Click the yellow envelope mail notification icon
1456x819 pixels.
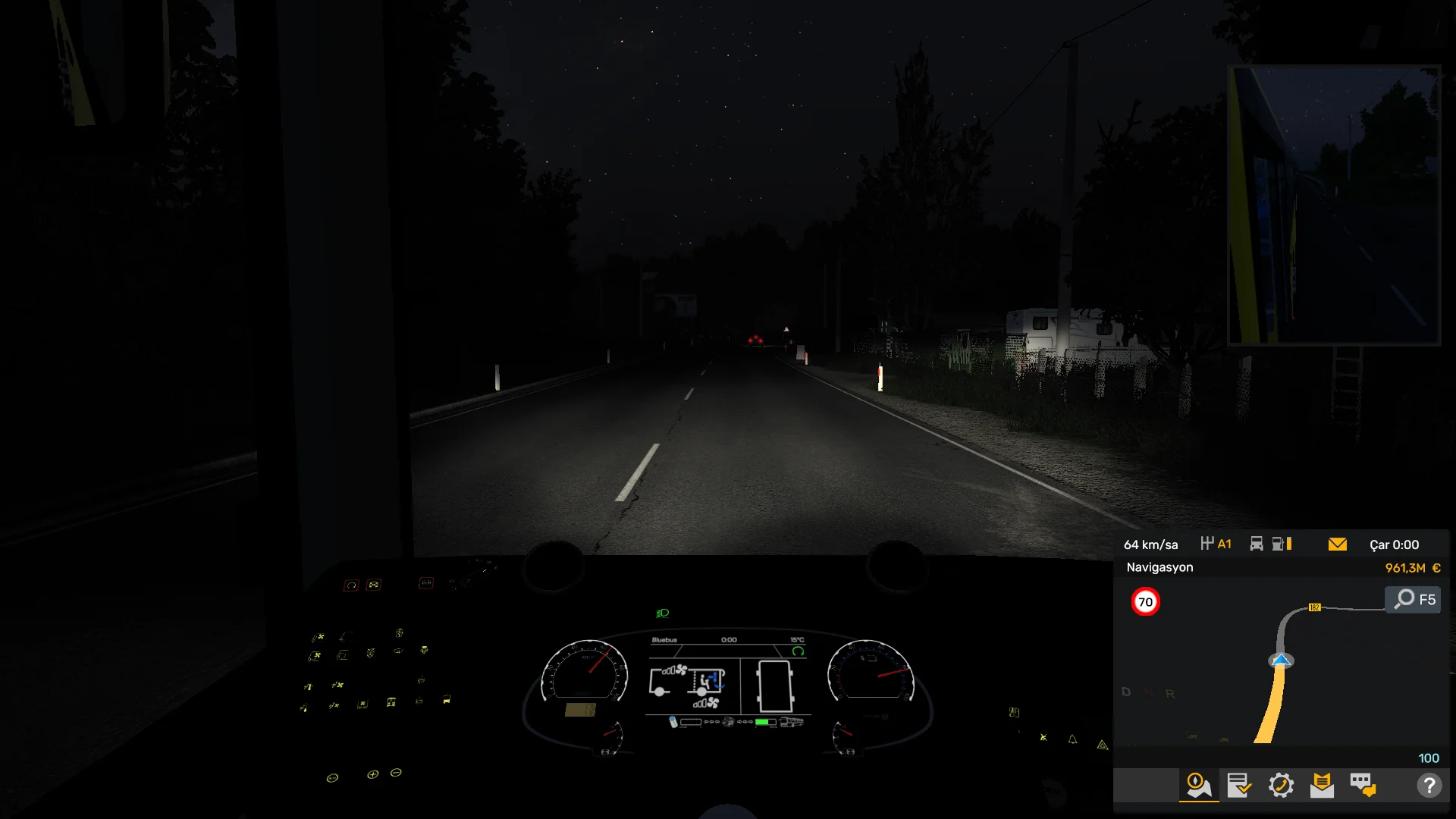click(x=1338, y=544)
